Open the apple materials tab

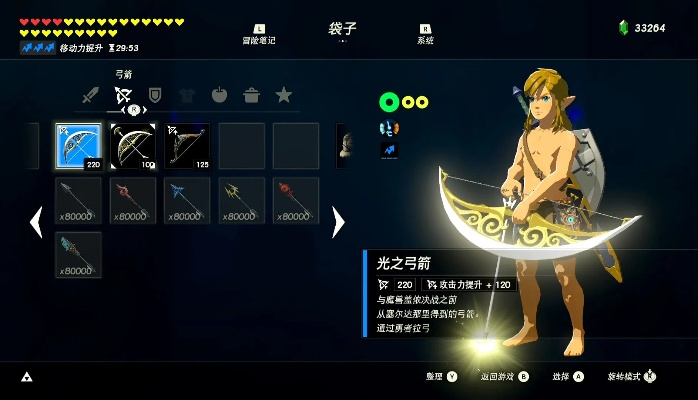(219, 96)
